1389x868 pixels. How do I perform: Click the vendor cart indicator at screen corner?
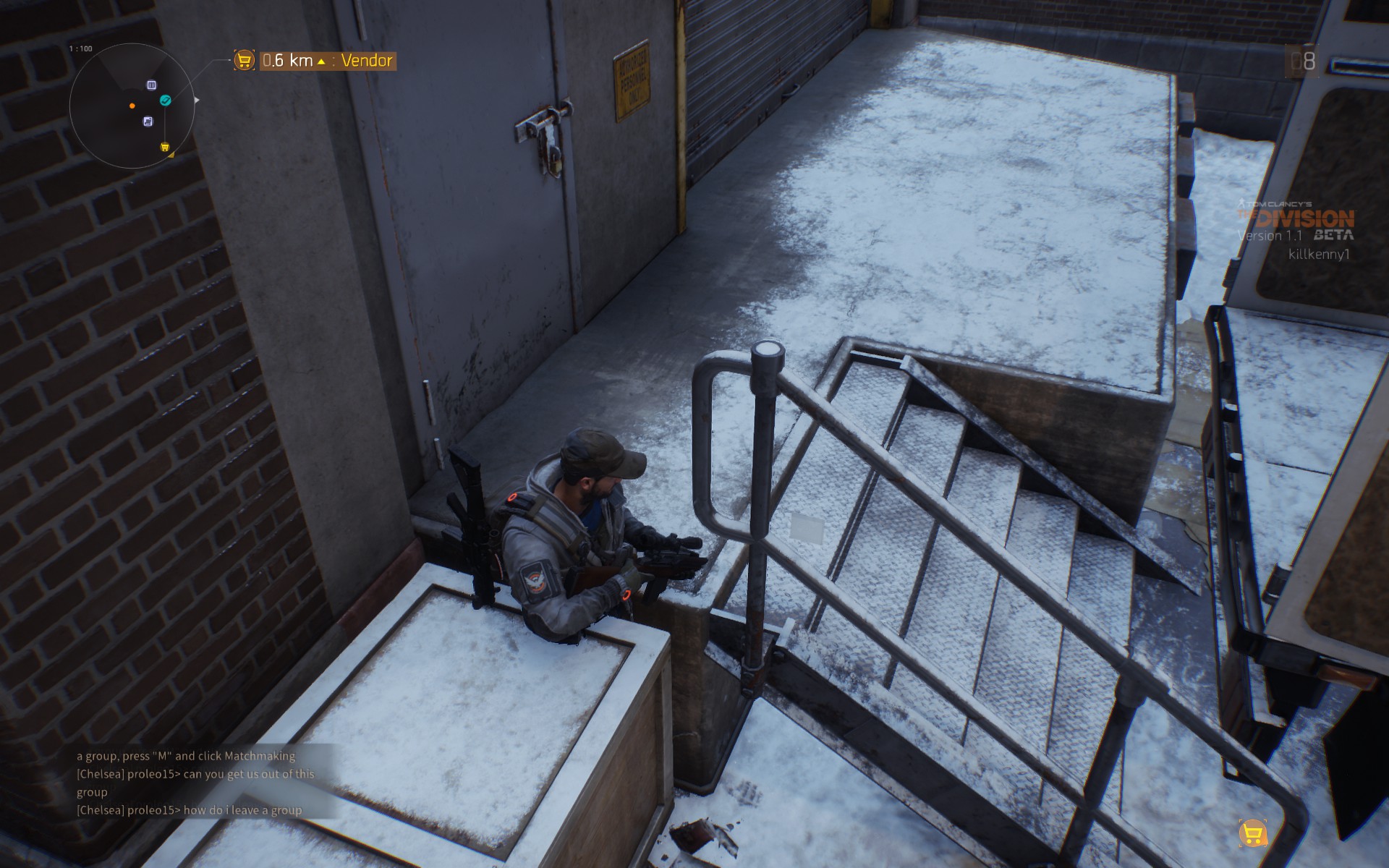coord(1252,834)
